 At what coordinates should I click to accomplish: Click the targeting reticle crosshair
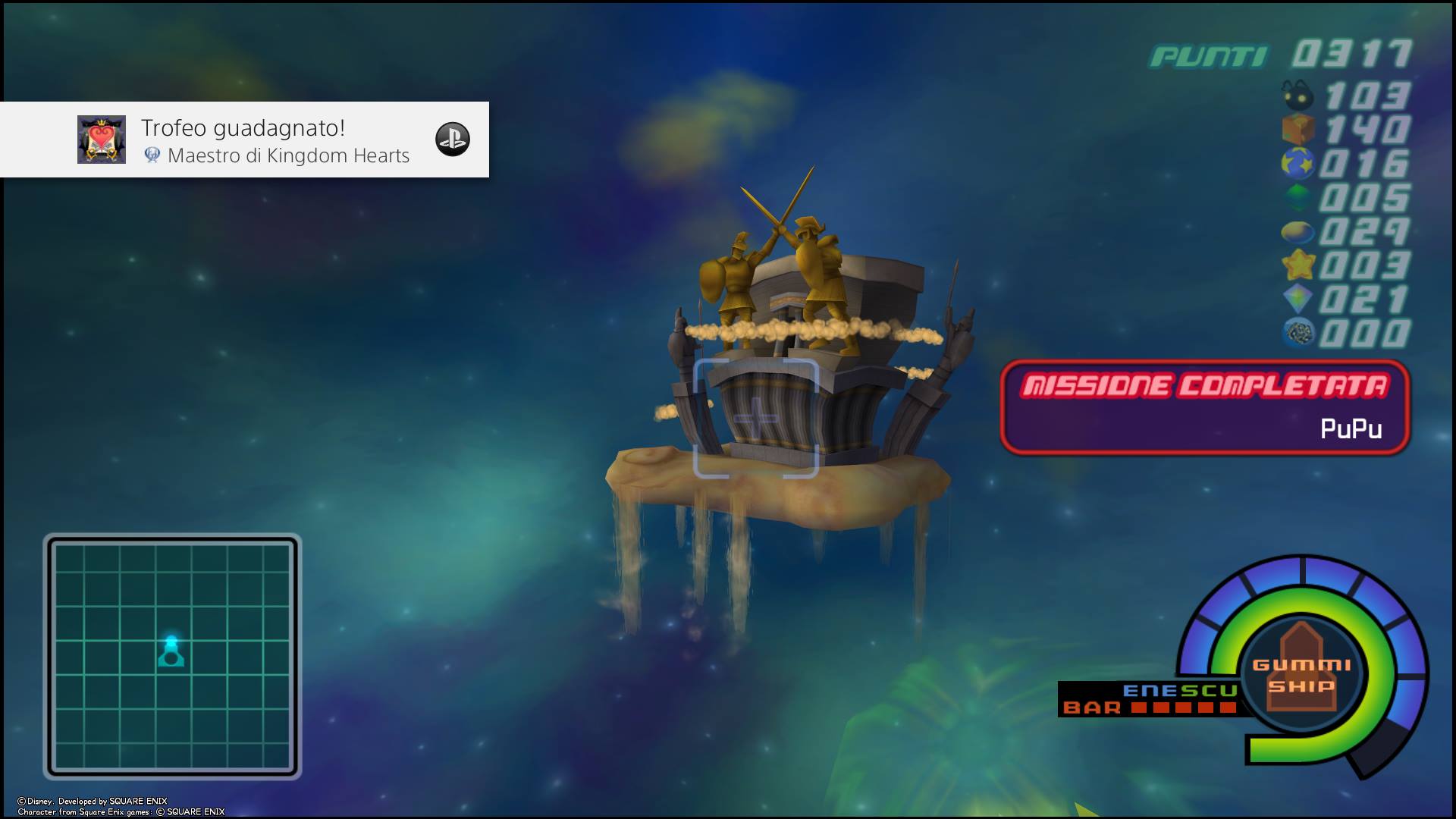pos(756,419)
